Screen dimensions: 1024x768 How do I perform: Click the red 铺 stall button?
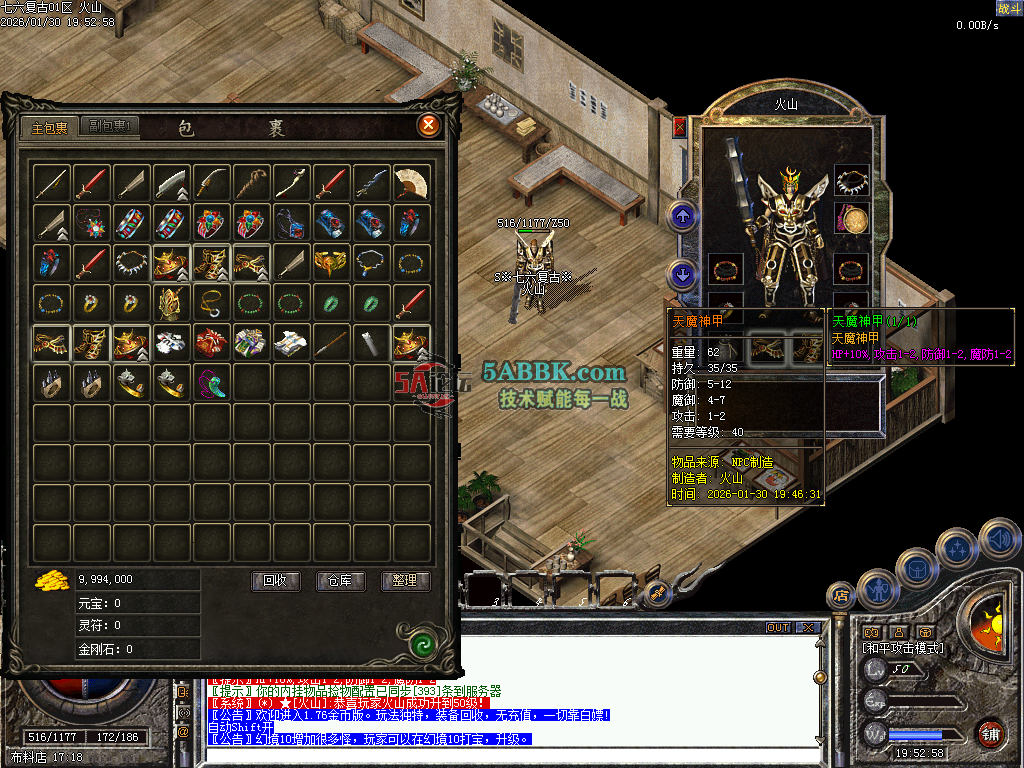pyautogui.click(x=992, y=733)
